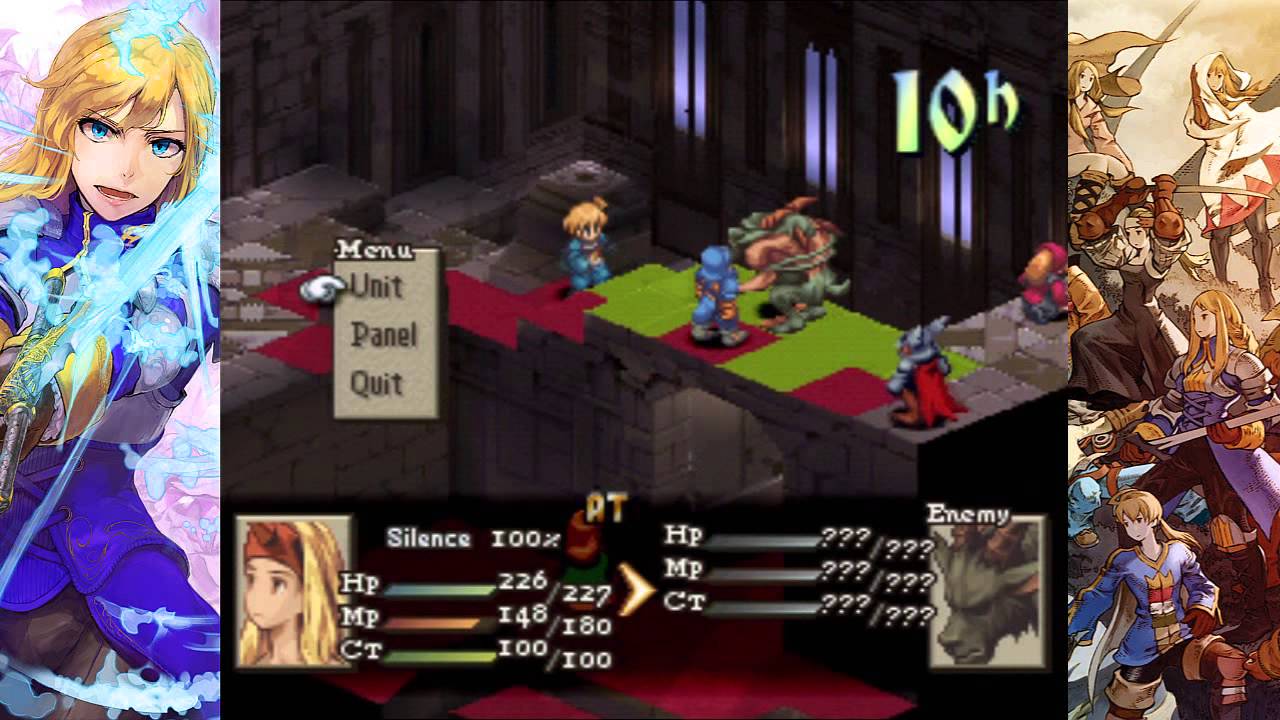Click the blonde unit's portrait
Screen dimensions: 1280x720
(294, 591)
